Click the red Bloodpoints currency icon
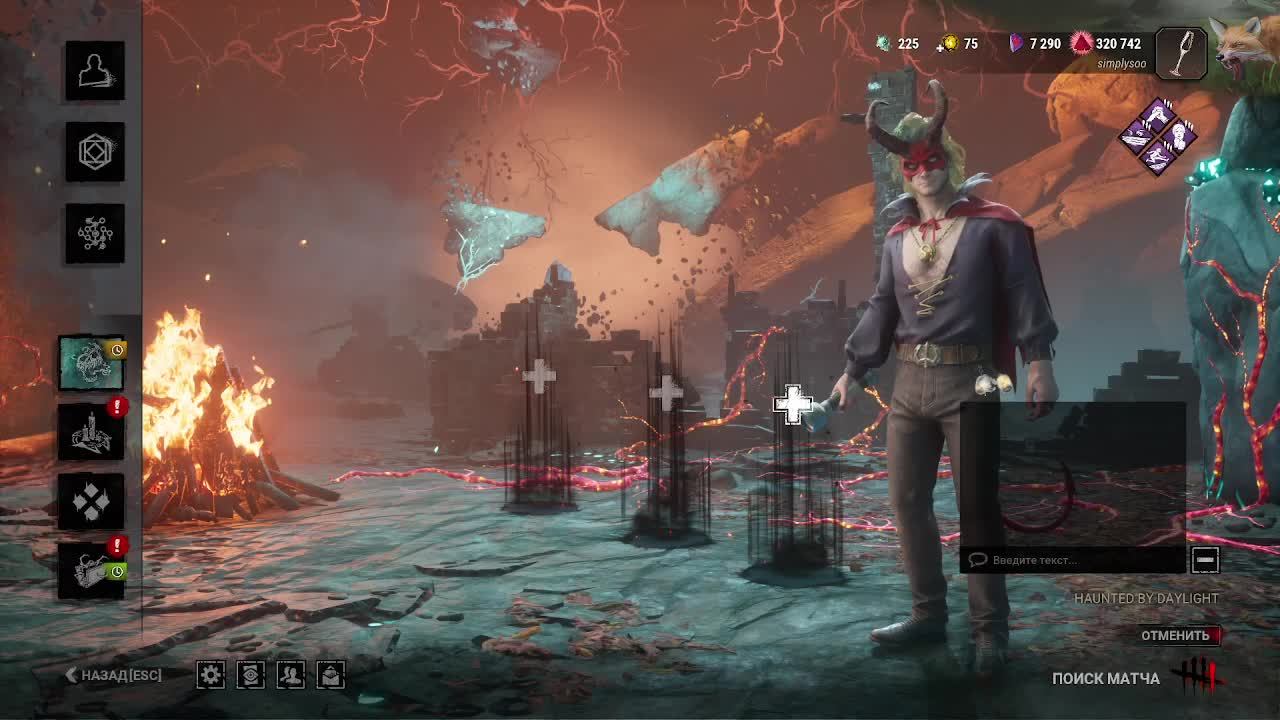Image resolution: width=1280 pixels, height=720 pixels. (x=1082, y=44)
